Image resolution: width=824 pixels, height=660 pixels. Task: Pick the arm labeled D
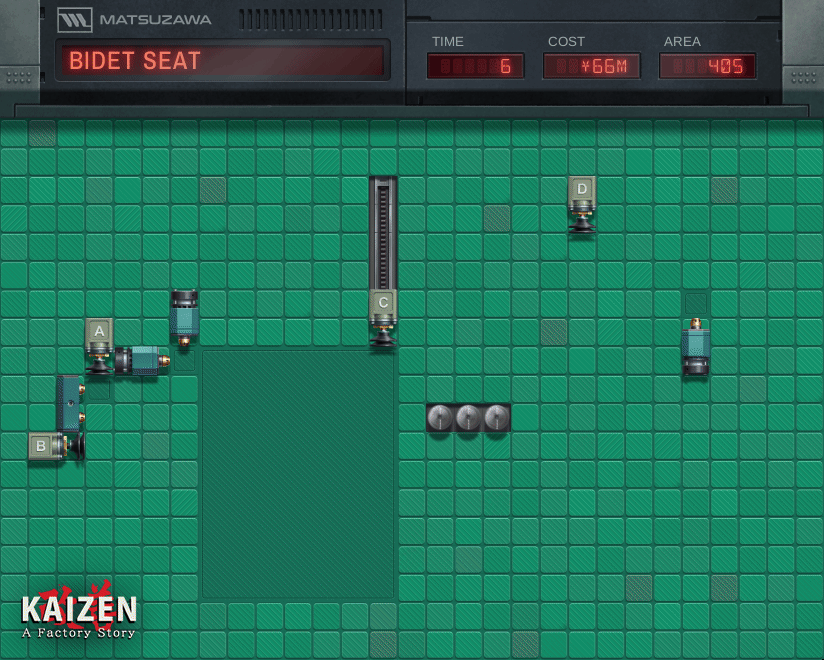pyautogui.click(x=582, y=190)
